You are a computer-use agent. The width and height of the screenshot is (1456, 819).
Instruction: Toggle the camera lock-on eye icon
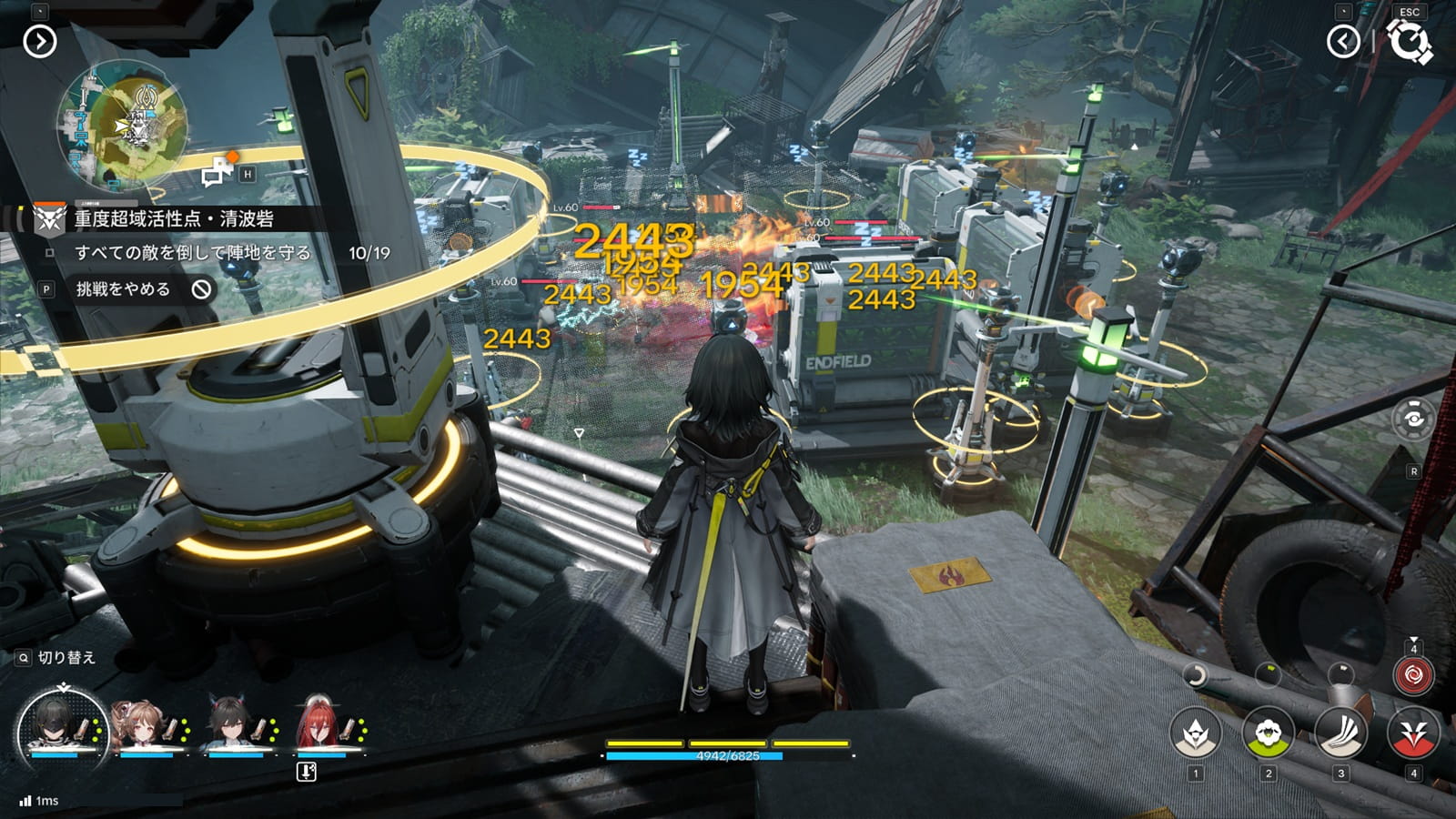coord(1413,419)
